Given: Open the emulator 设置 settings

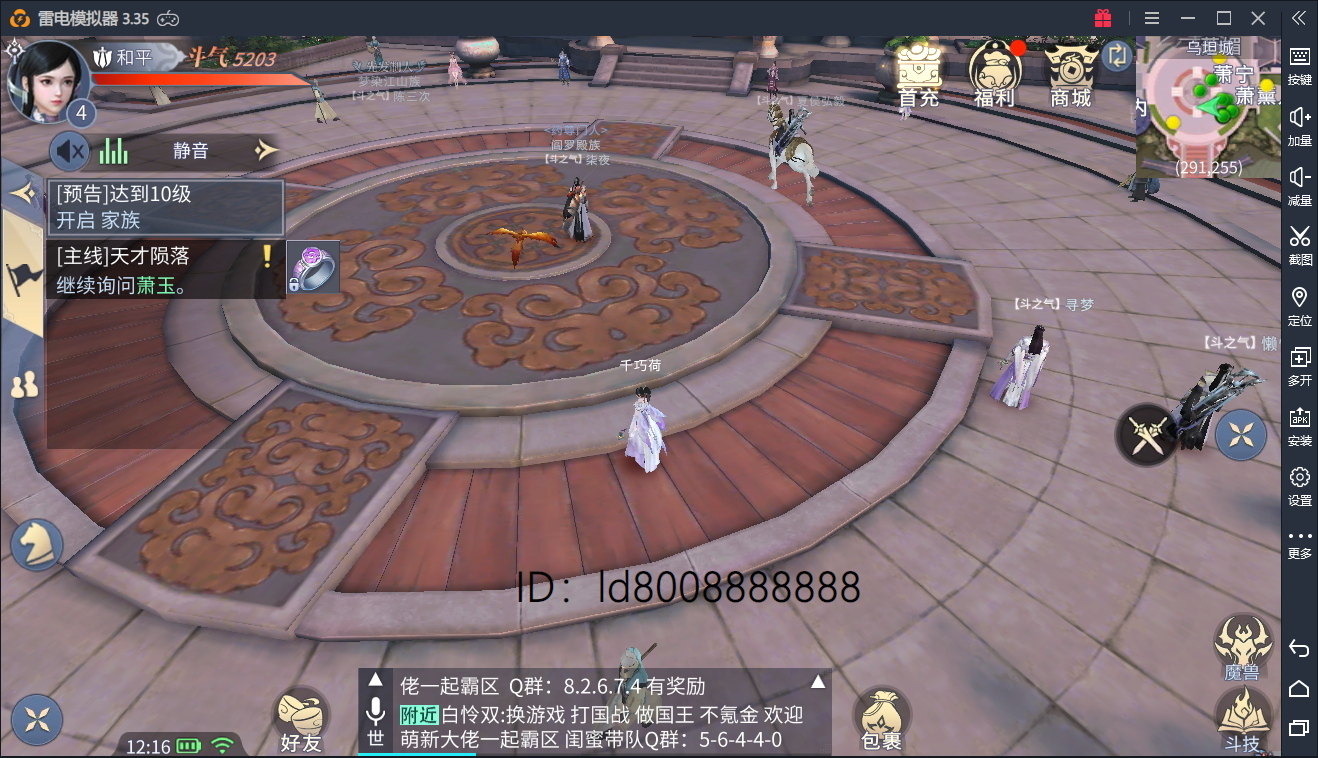Looking at the screenshot, I should [1299, 485].
